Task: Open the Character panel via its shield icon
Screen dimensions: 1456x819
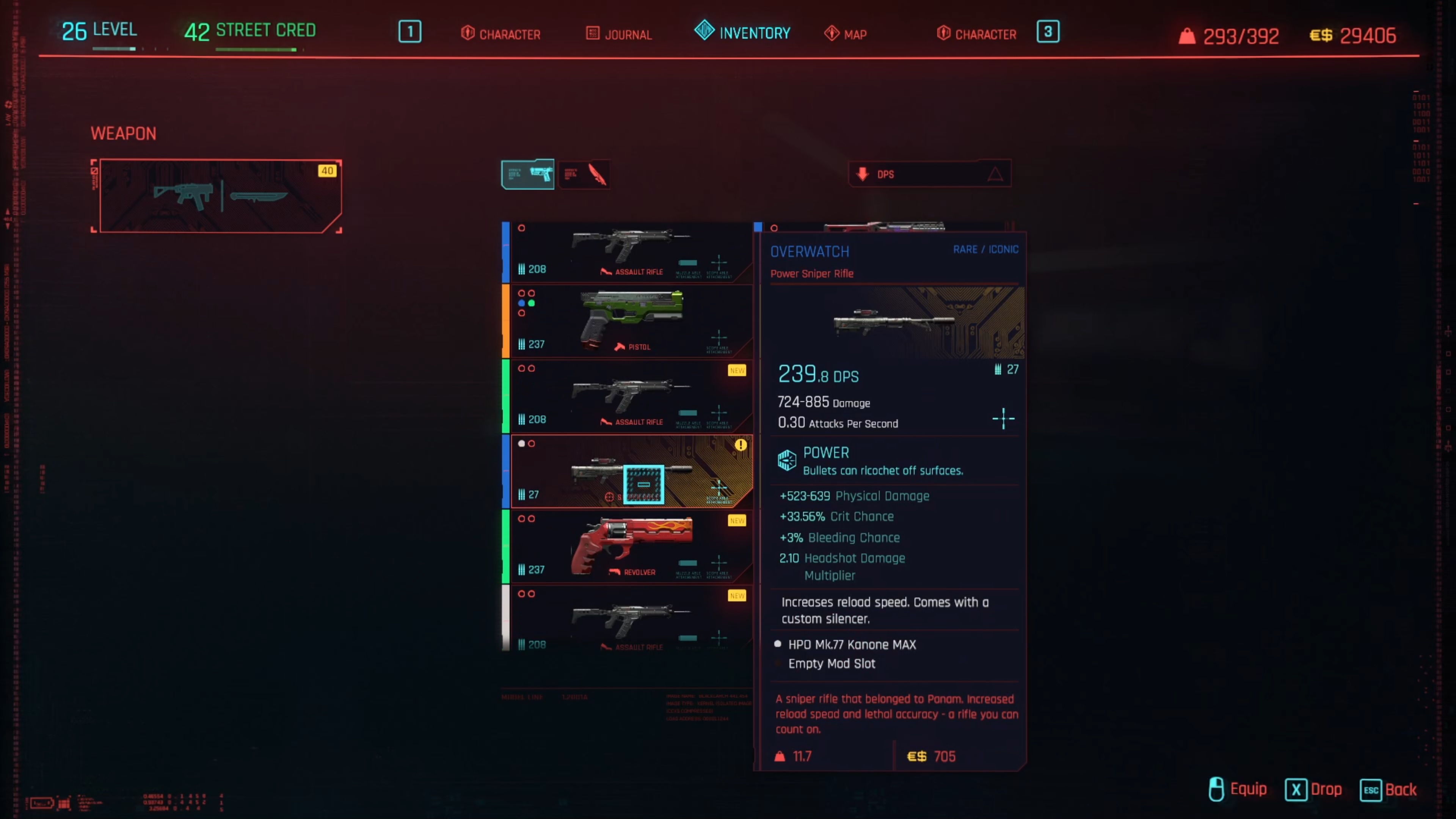Action: pos(468,33)
